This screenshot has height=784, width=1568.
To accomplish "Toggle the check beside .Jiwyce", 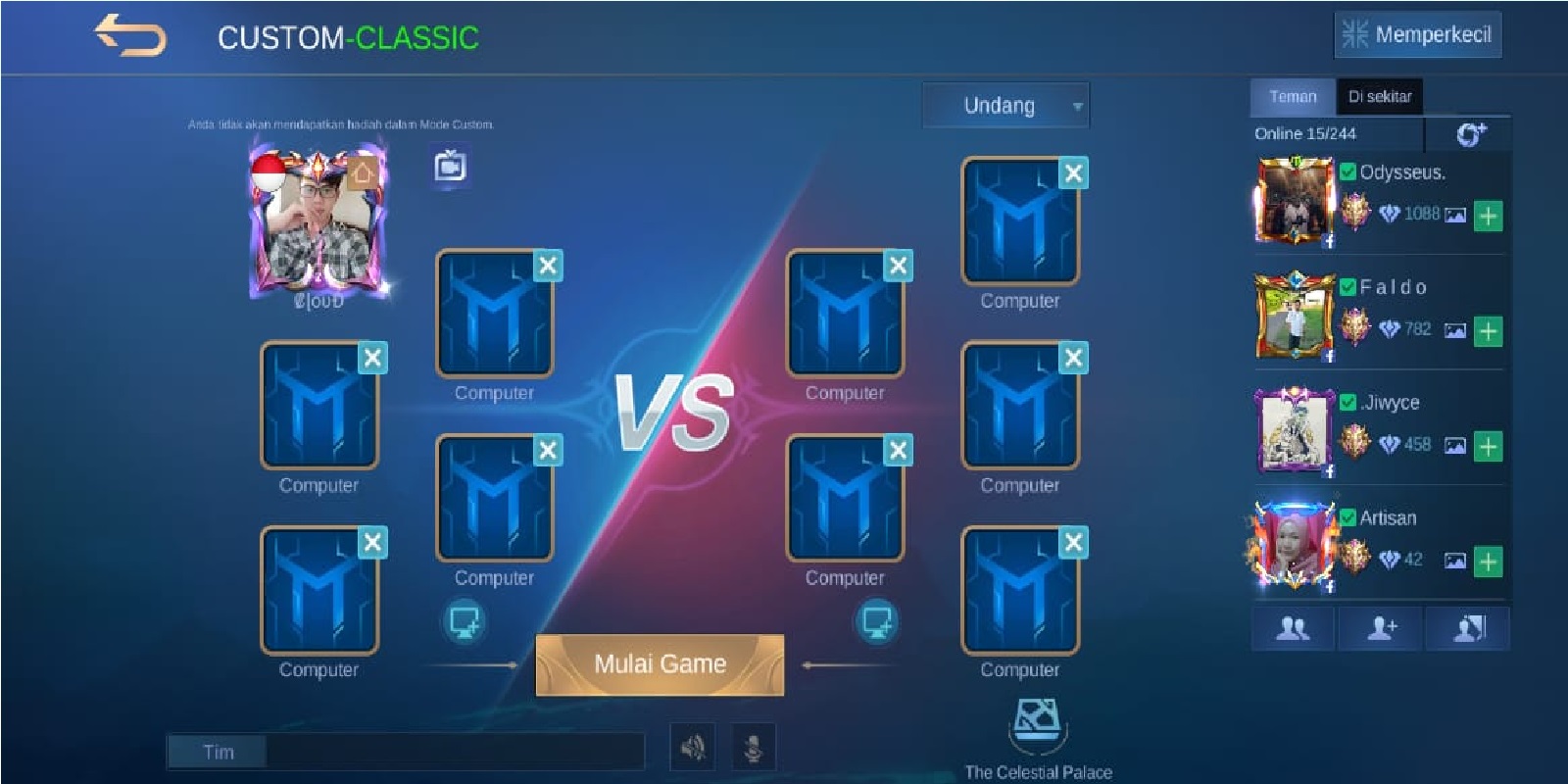I will click(x=1349, y=403).
